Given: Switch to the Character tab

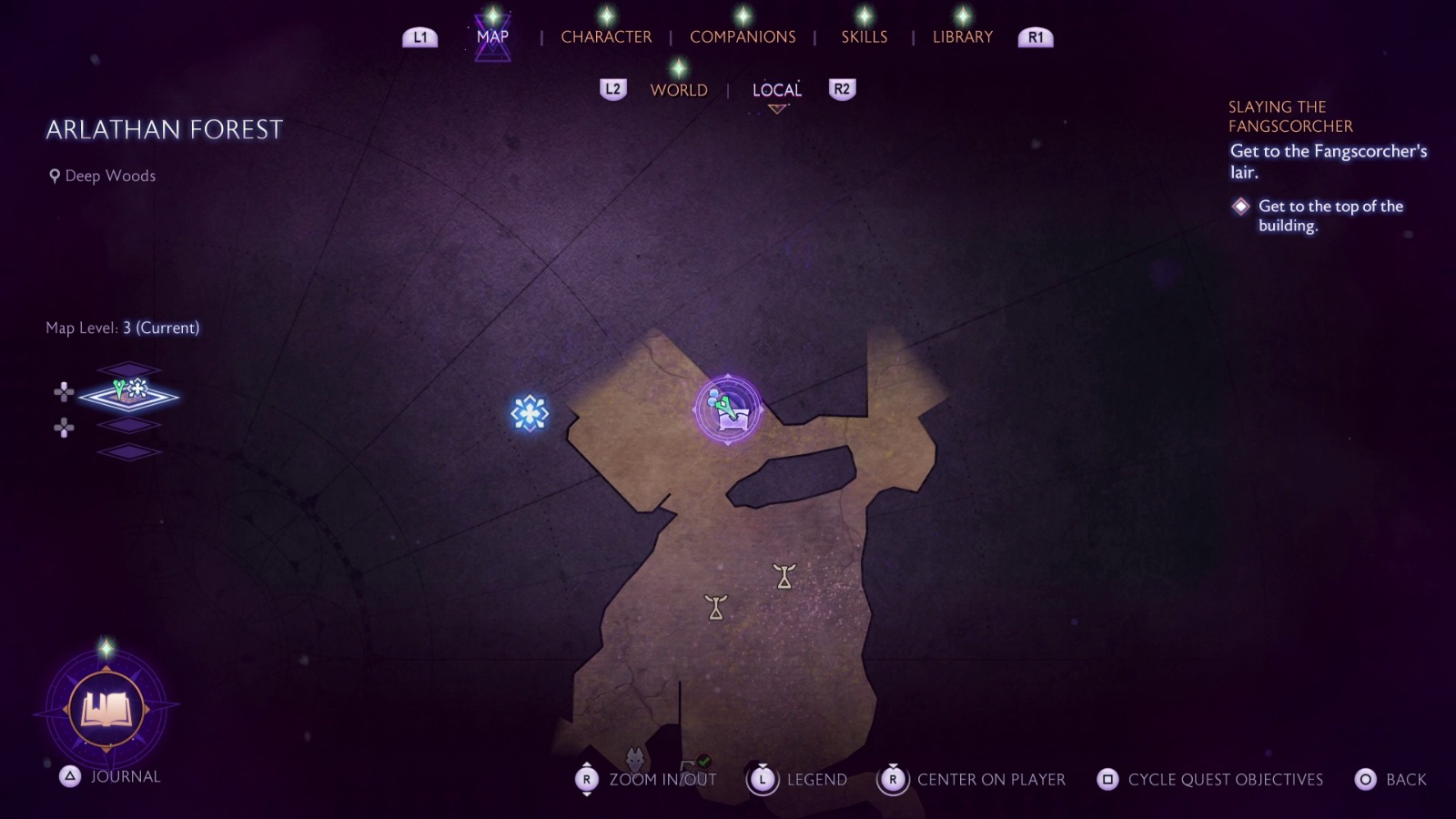Looking at the screenshot, I should click(x=606, y=36).
